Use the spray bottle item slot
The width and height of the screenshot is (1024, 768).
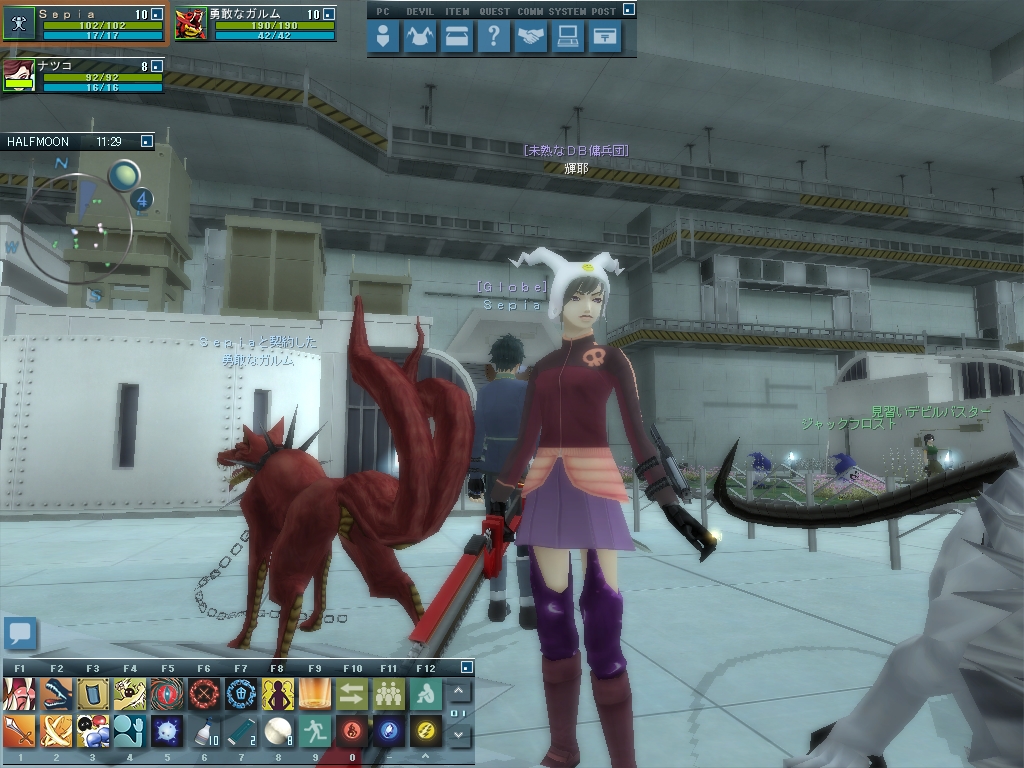point(204,732)
